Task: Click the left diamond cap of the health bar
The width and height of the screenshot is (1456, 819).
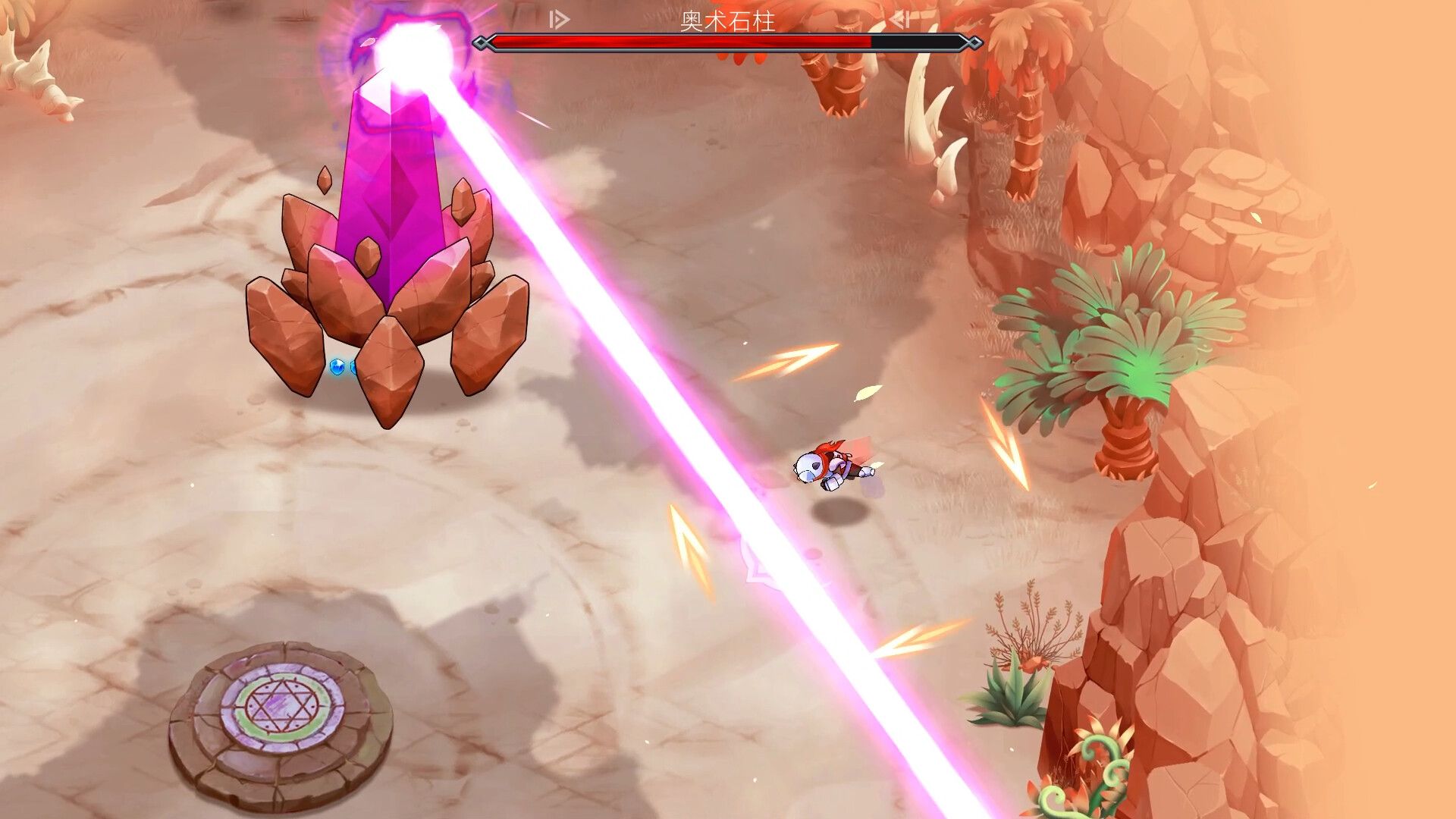Action: tap(481, 42)
